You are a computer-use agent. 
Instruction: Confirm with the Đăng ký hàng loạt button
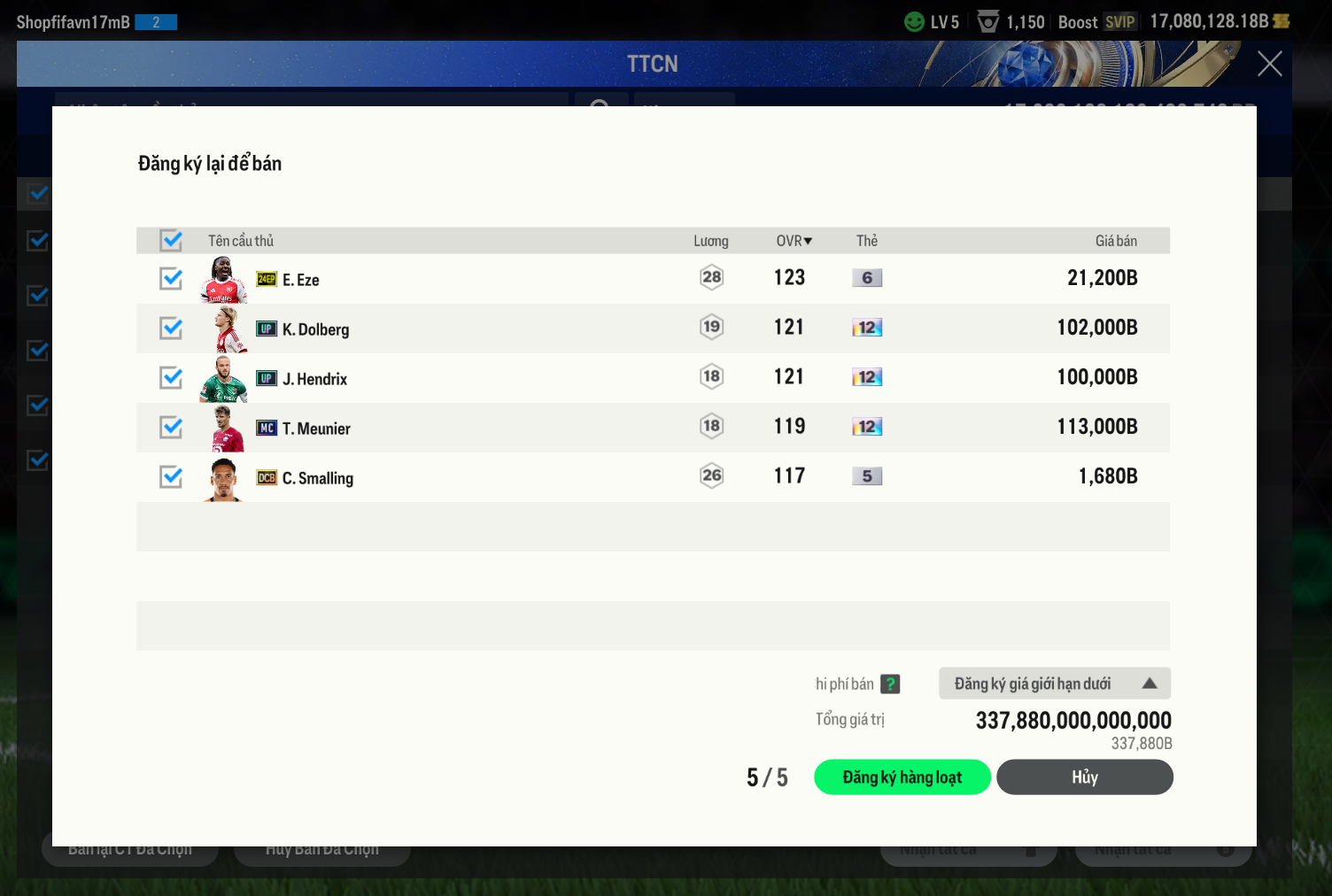902,777
